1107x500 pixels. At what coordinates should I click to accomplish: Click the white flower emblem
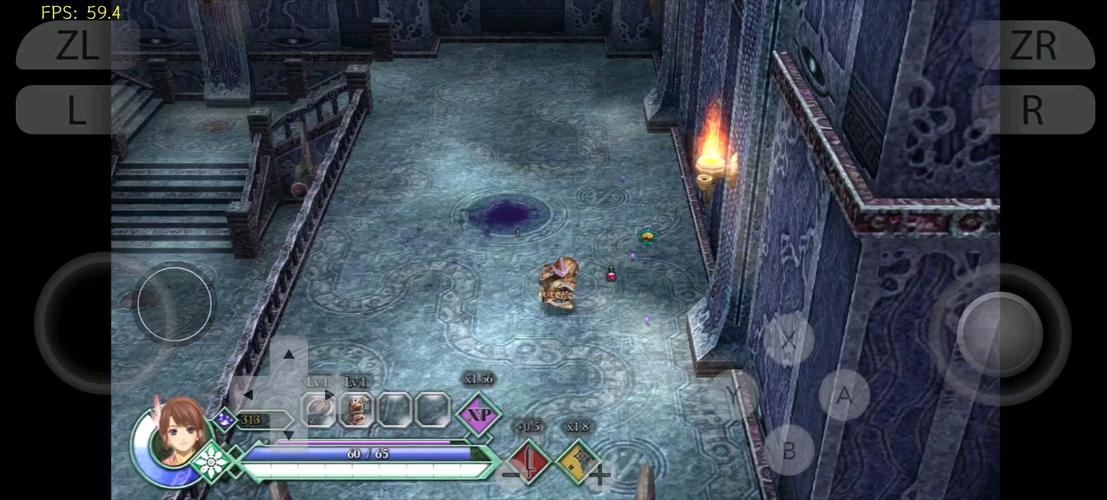(x=212, y=462)
